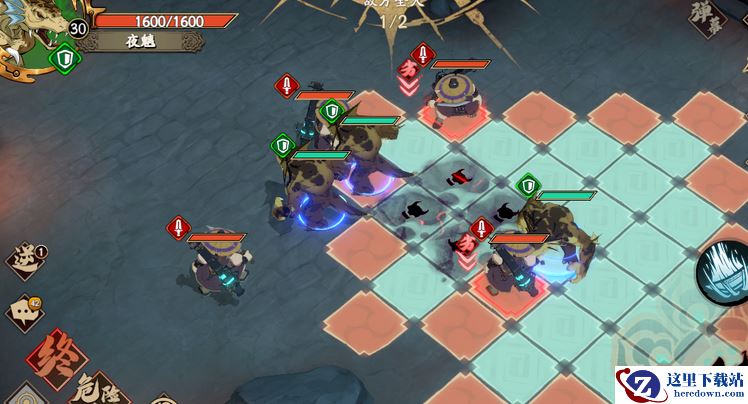Select the enemy unit with red 方 marker at the top
748x404 pixels.
click(x=456, y=95)
